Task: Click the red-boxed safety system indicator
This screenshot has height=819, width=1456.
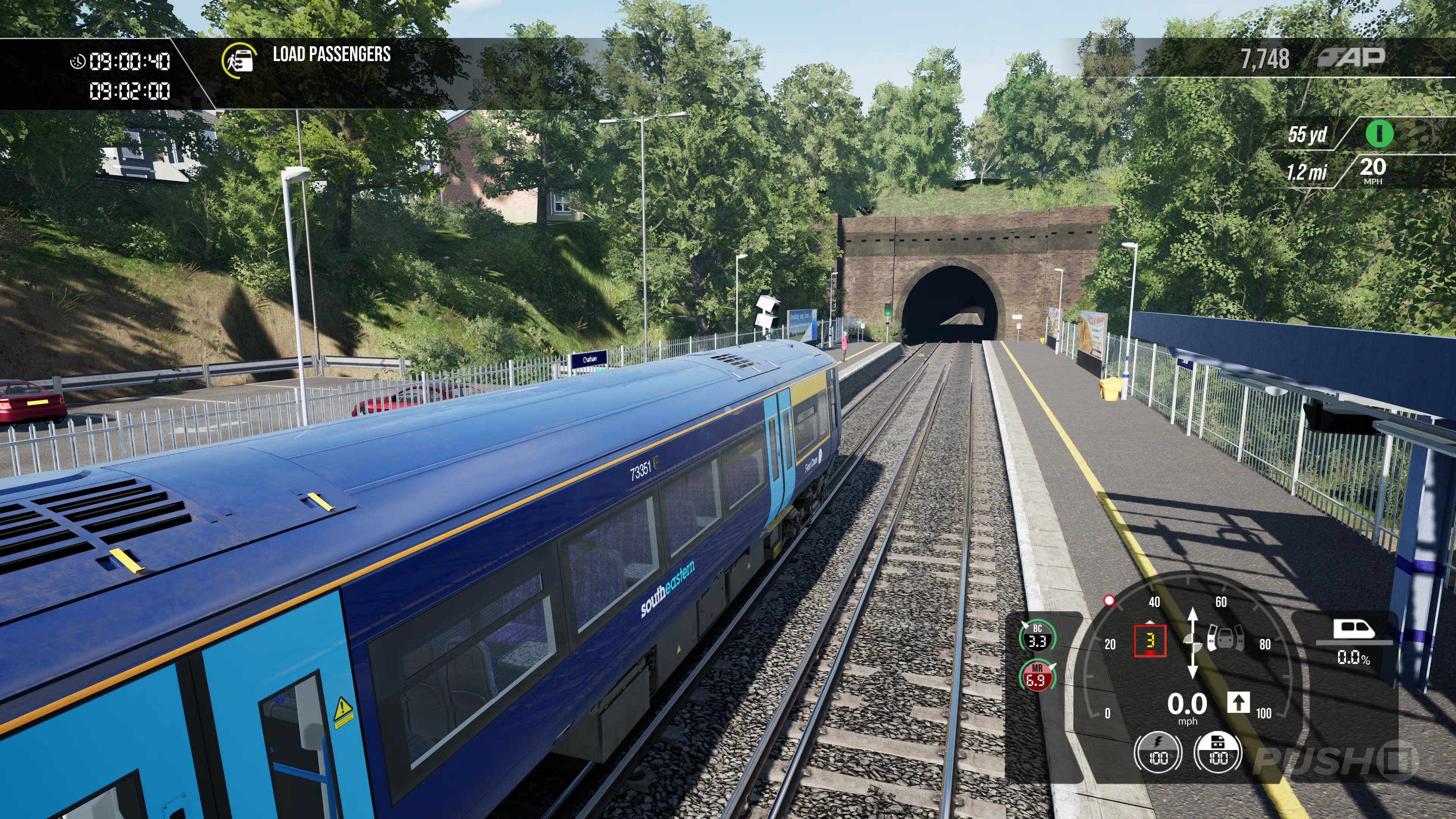Action: pos(1150,641)
